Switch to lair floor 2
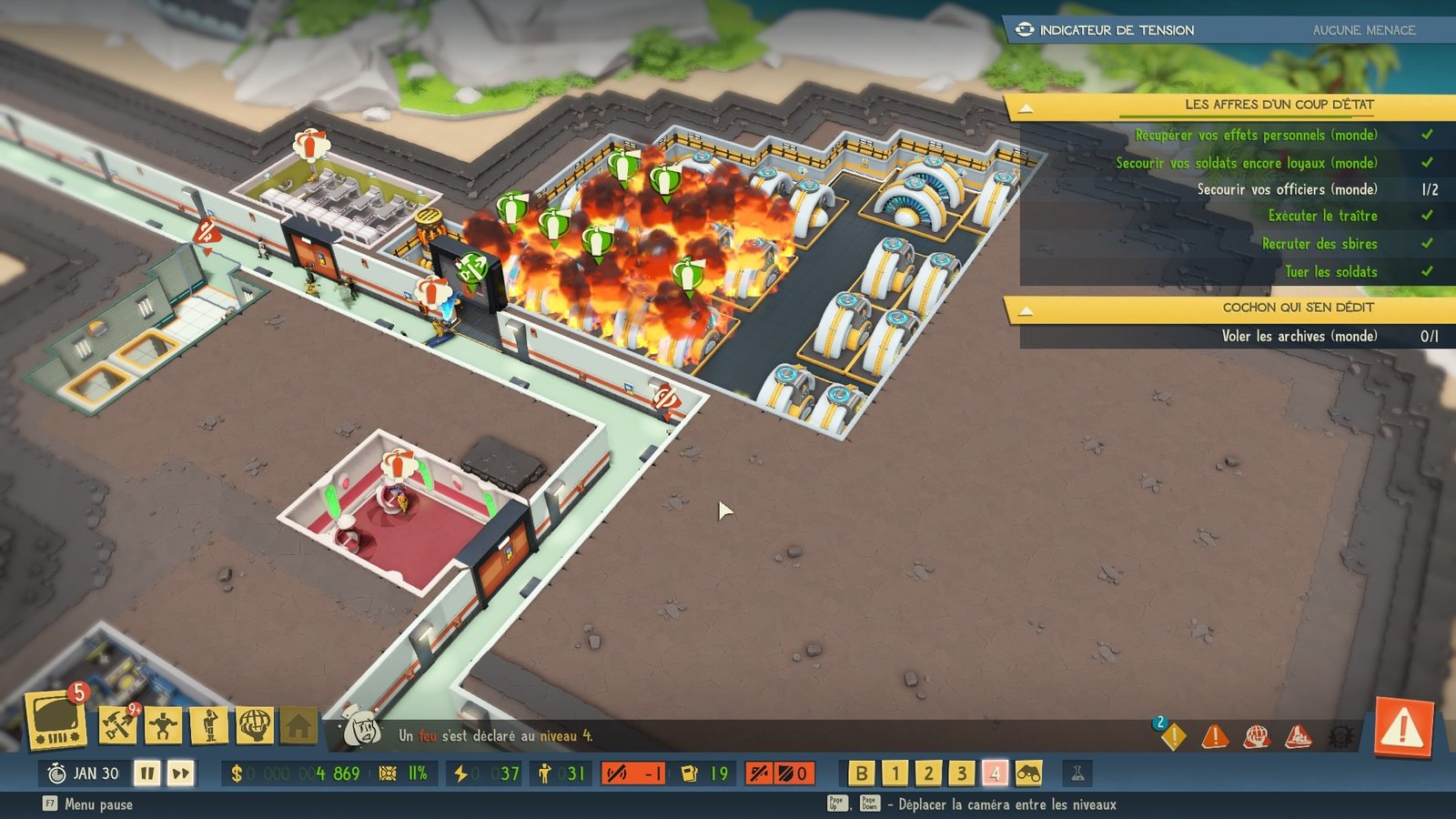This screenshot has width=1456, height=819. (928, 773)
